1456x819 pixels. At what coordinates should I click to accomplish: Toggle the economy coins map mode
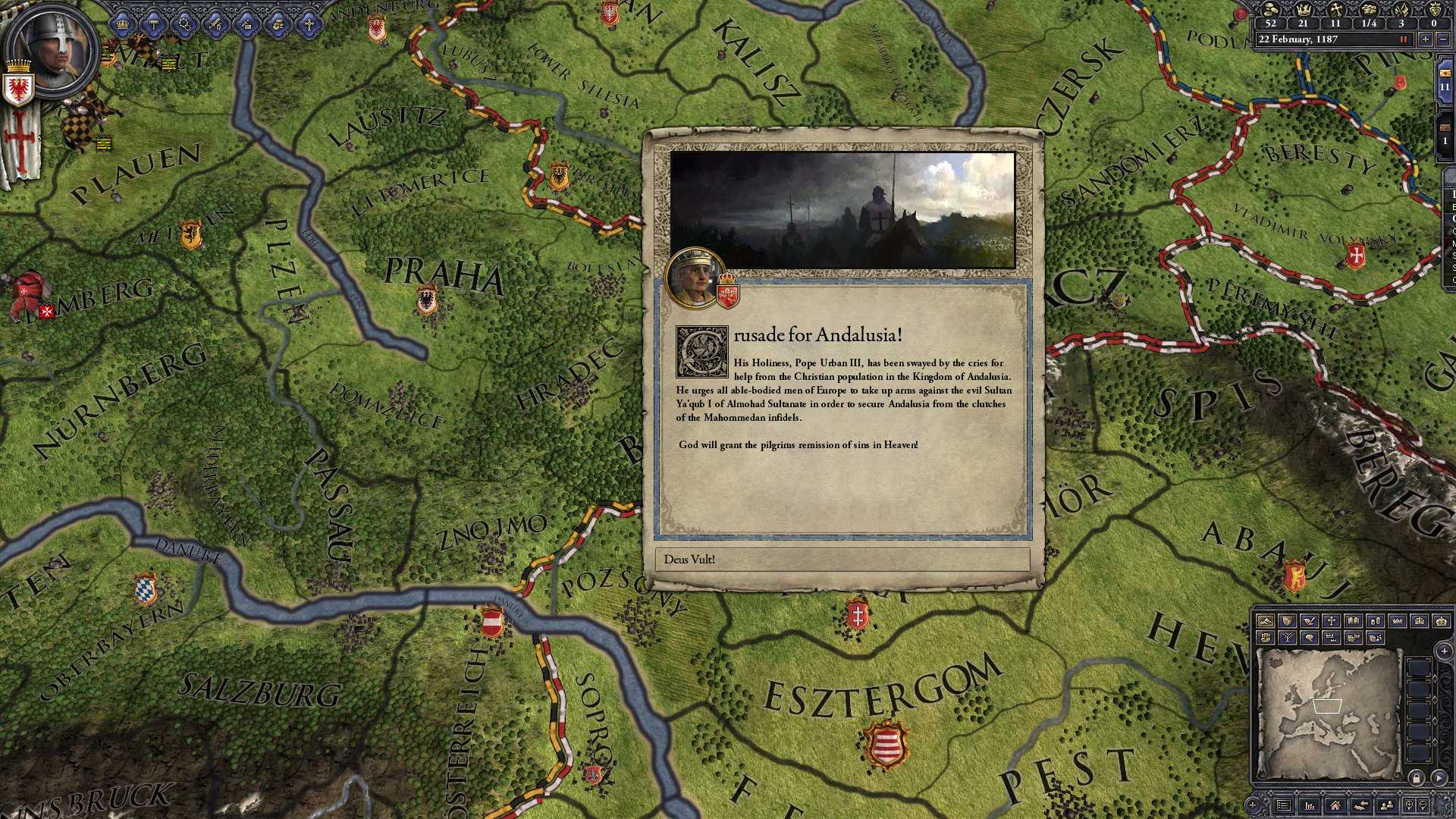click(x=1376, y=621)
